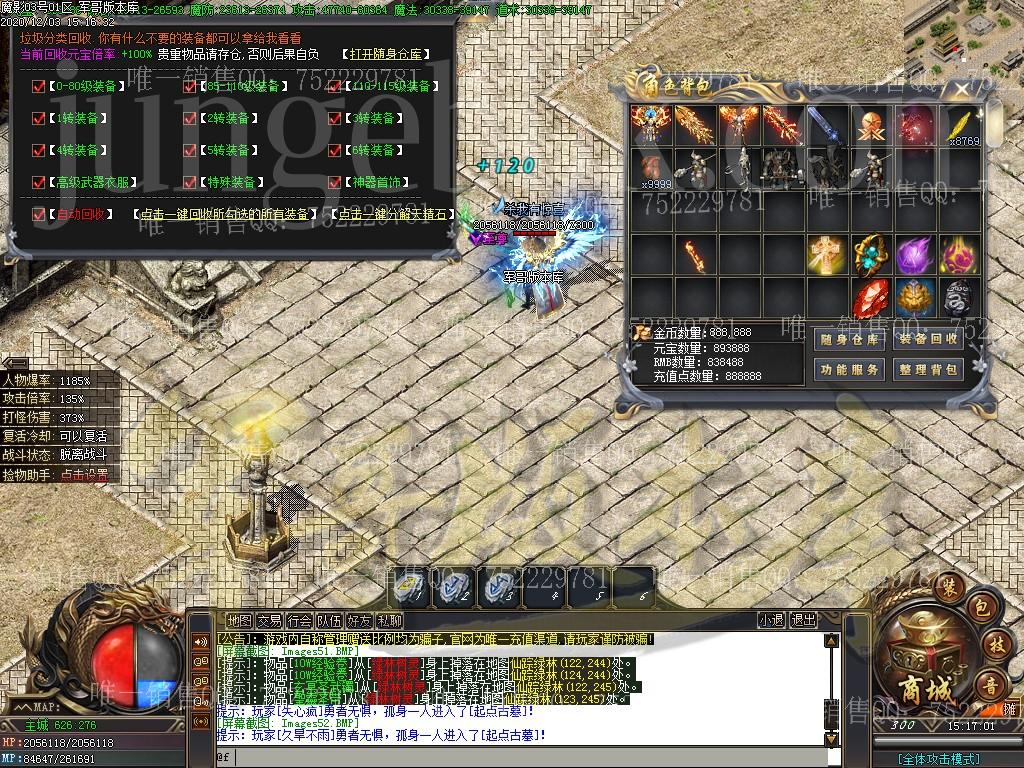Viewport: 1024px width, 768px height.
Task: Uncheck the 6转装备 recycle option
Action: [335, 151]
